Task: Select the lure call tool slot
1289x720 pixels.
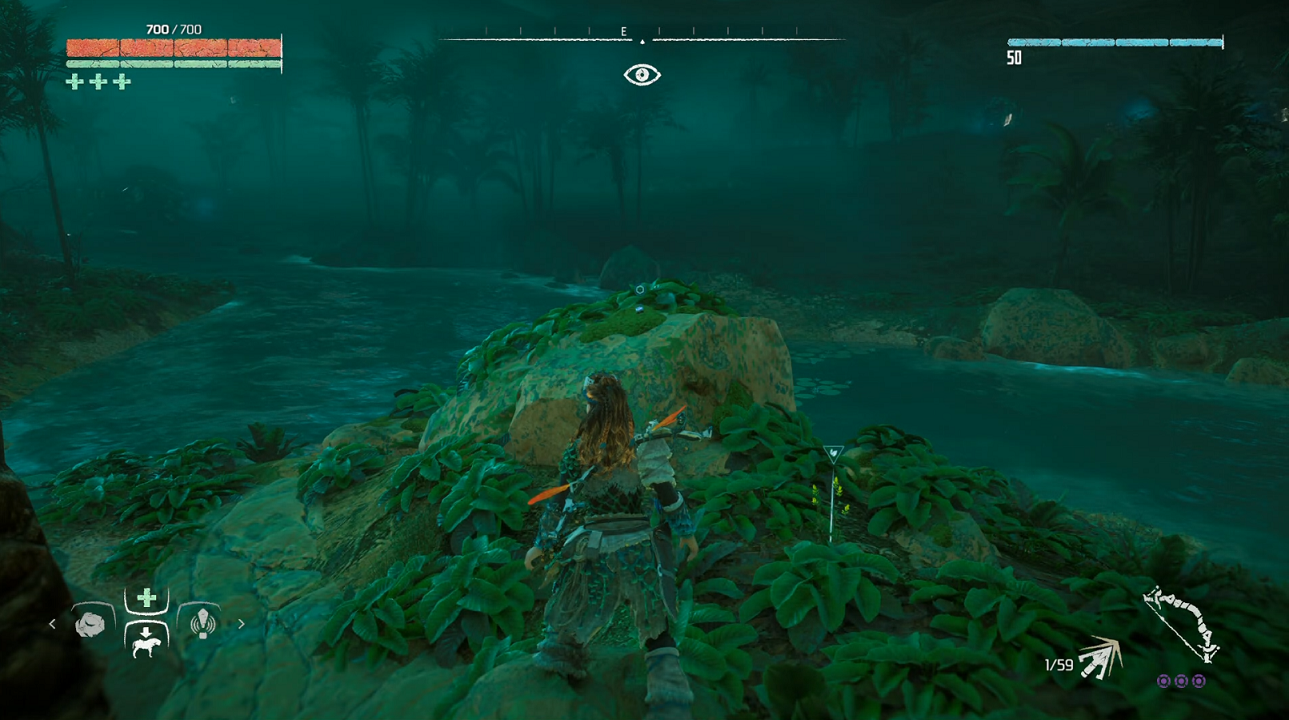Action: click(203, 623)
